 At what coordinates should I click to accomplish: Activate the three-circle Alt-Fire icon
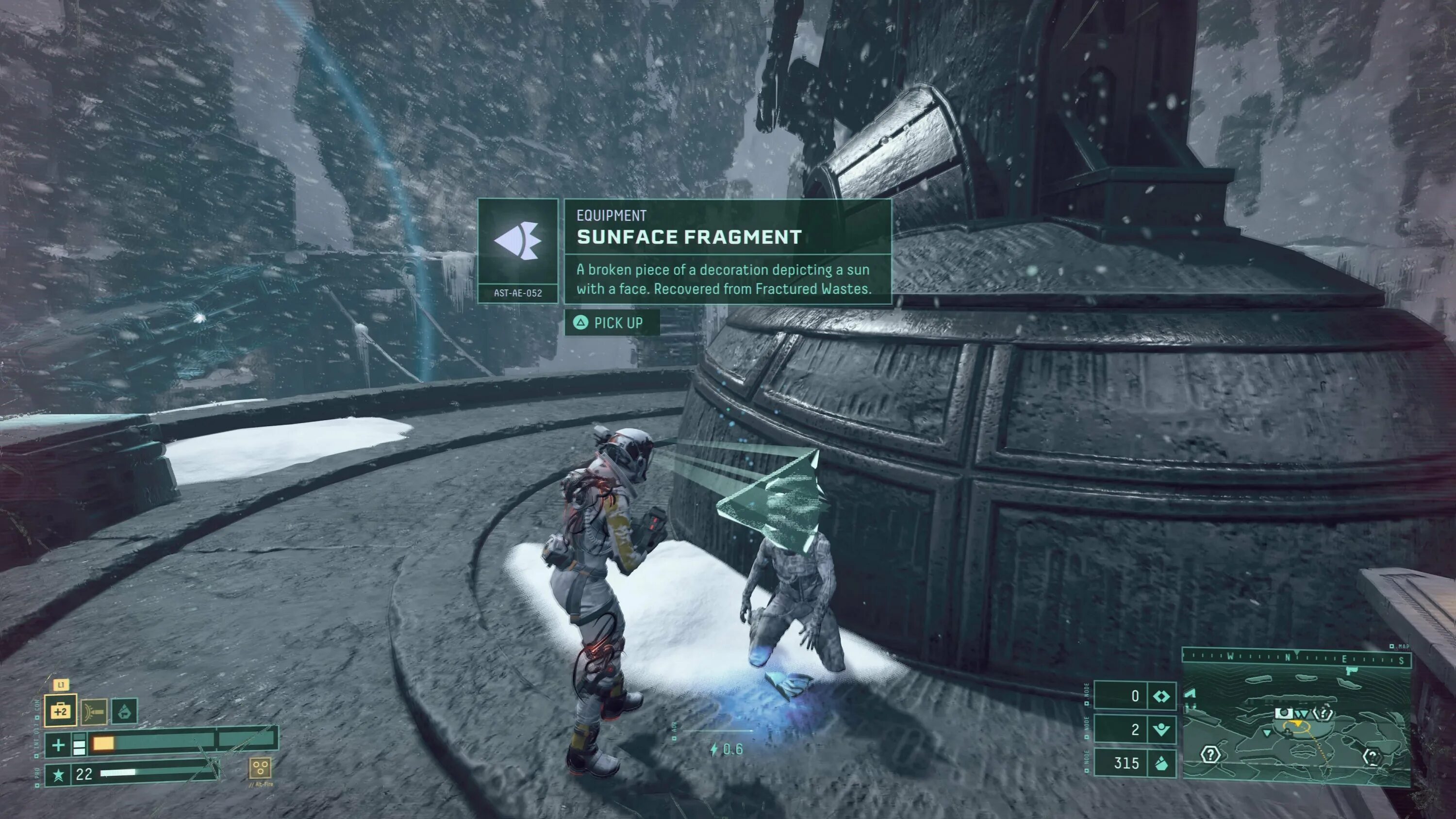tap(260, 768)
